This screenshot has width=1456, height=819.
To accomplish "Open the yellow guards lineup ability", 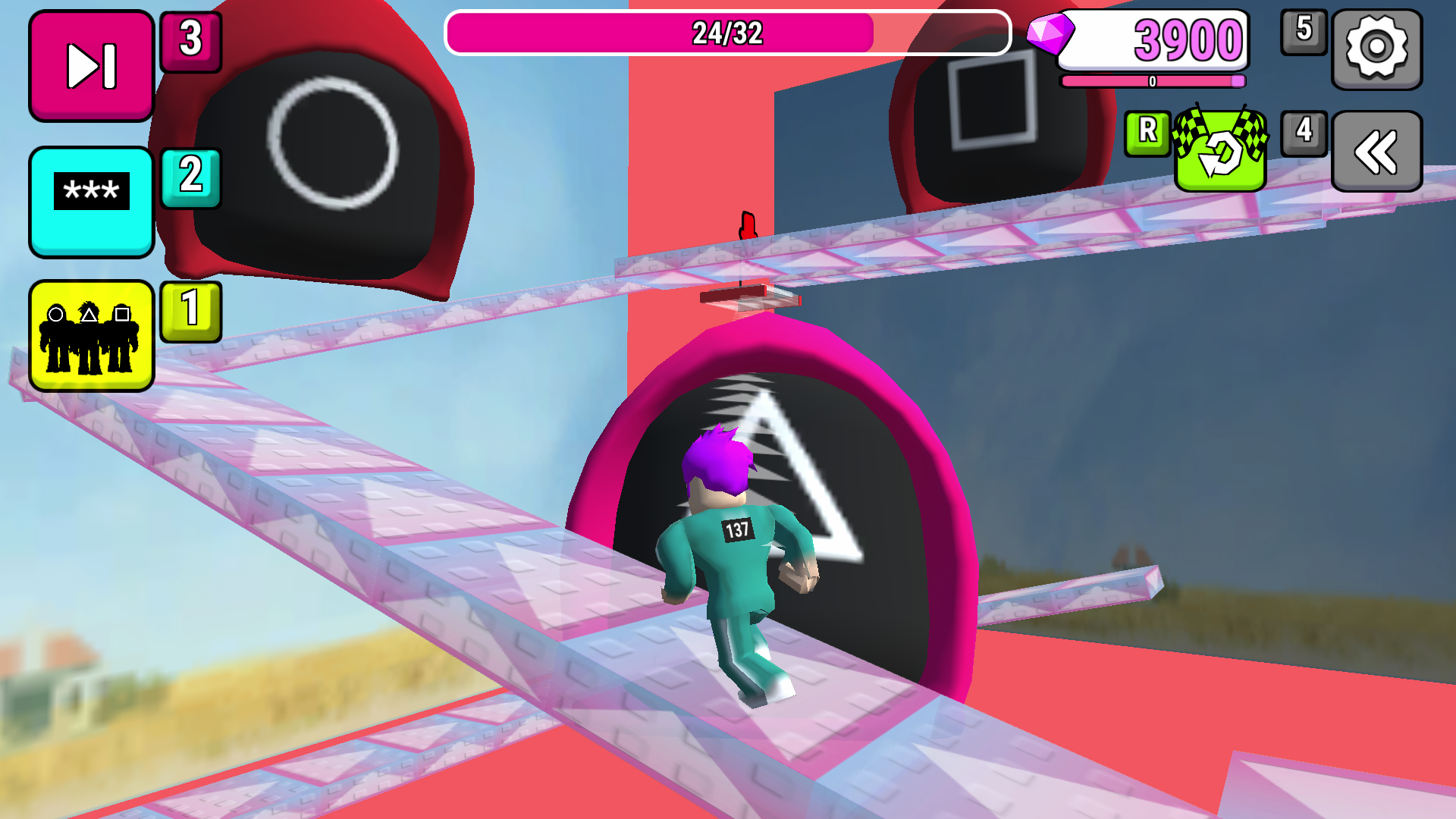I will click(90, 336).
